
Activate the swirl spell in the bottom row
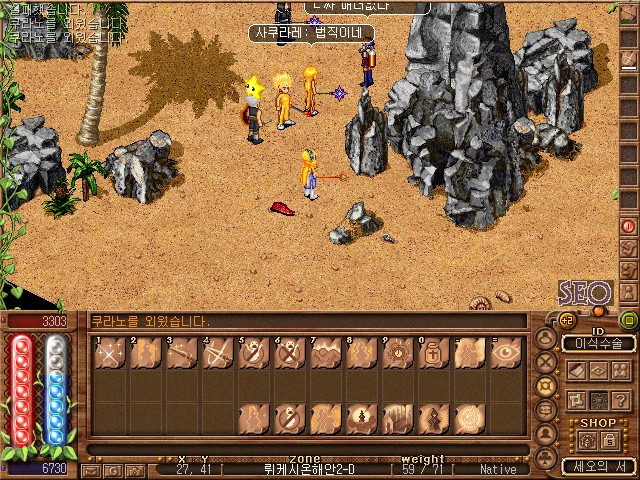[x=468, y=418]
